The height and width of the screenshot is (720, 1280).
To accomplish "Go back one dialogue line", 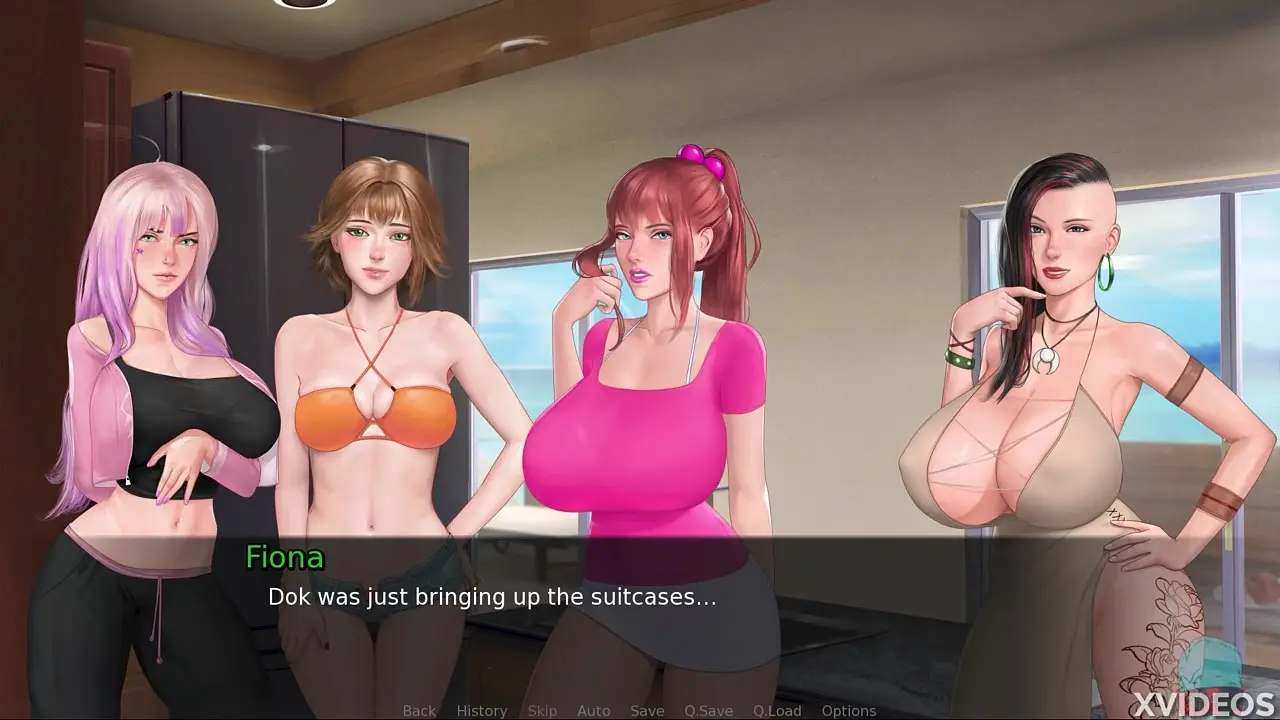I will (419, 711).
